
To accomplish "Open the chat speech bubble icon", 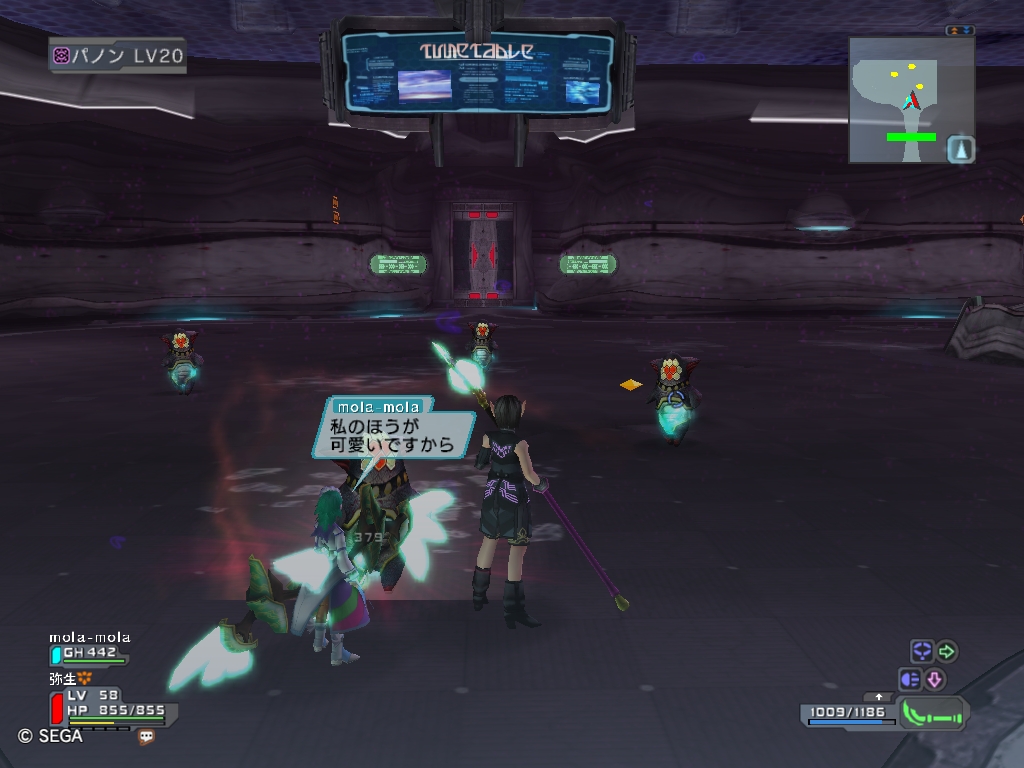I will (146, 737).
